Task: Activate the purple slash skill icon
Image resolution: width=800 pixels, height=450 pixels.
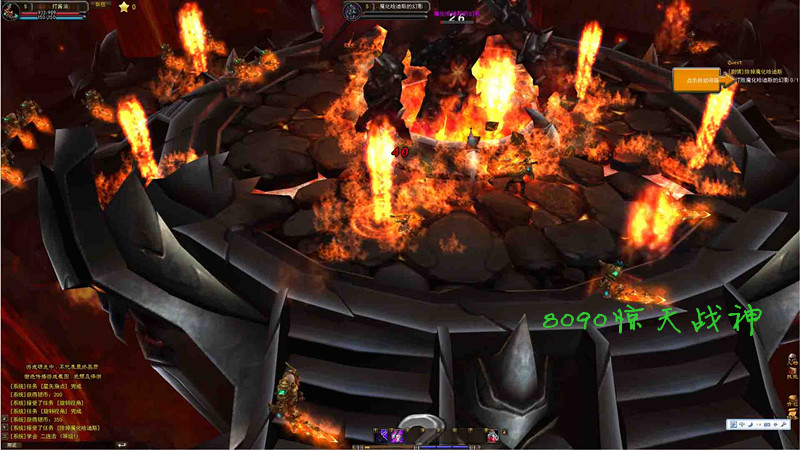Action: coord(382,435)
